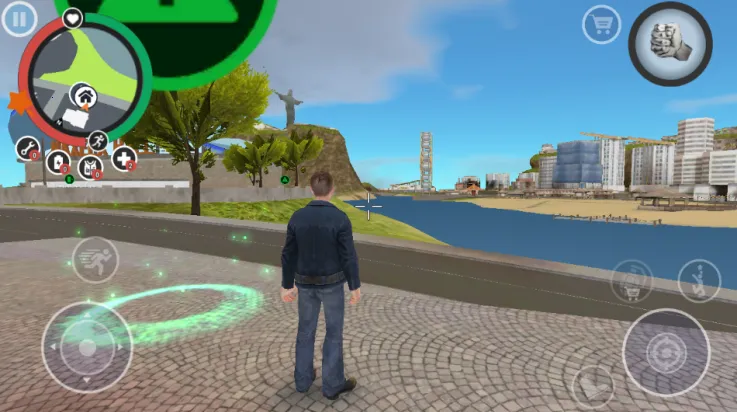737x412 pixels.
Task: Fire using the crosshair attack button
Action: [x=666, y=352]
